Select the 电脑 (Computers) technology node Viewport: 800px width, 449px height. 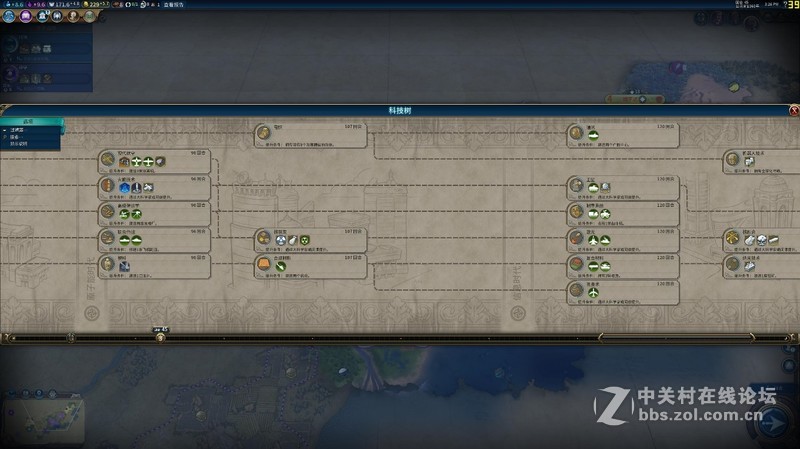click(x=310, y=134)
